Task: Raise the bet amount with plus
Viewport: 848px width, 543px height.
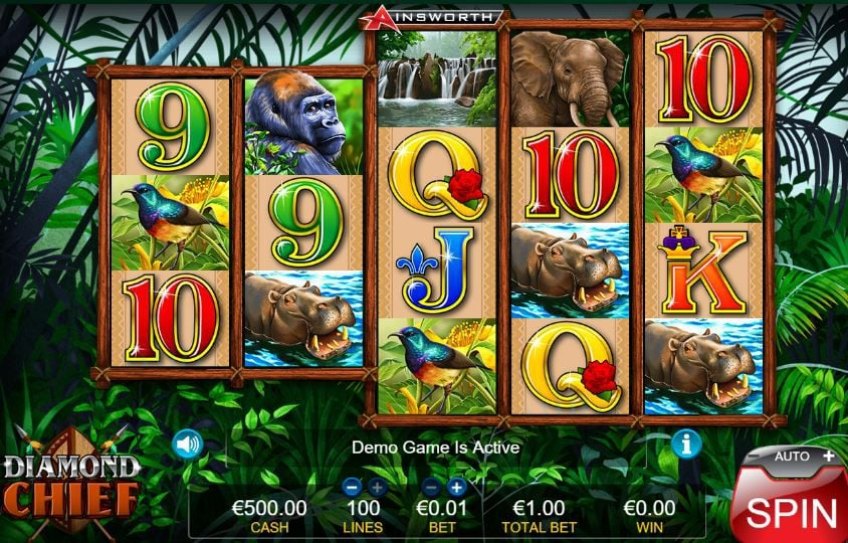Action: [456, 487]
